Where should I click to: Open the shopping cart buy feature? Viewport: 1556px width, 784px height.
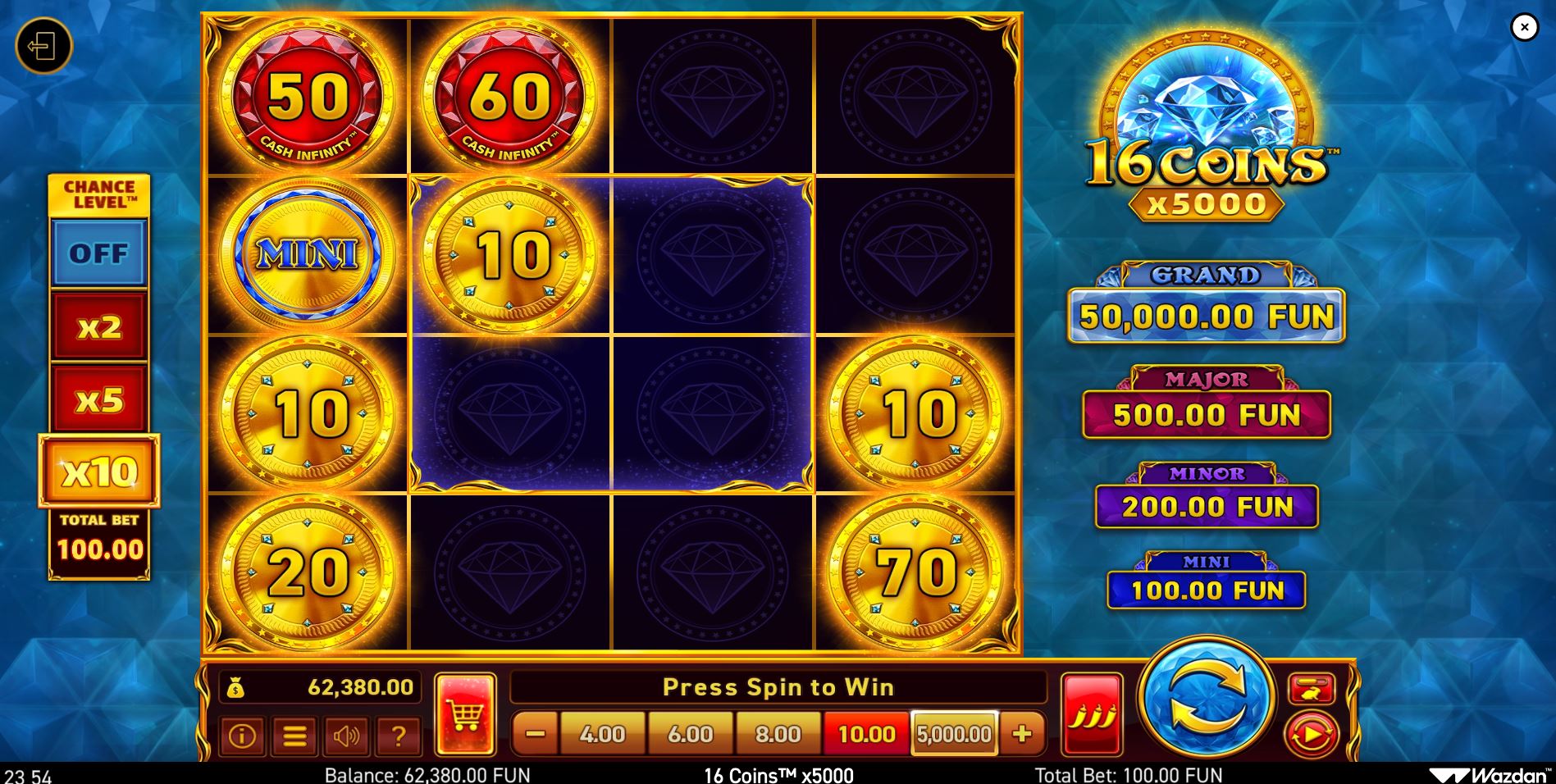(465, 713)
